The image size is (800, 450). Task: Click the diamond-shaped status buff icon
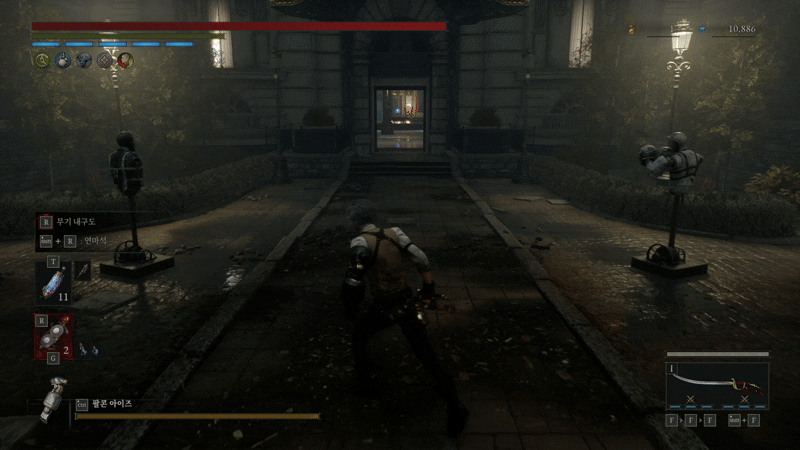pyautogui.click(x=104, y=60)
